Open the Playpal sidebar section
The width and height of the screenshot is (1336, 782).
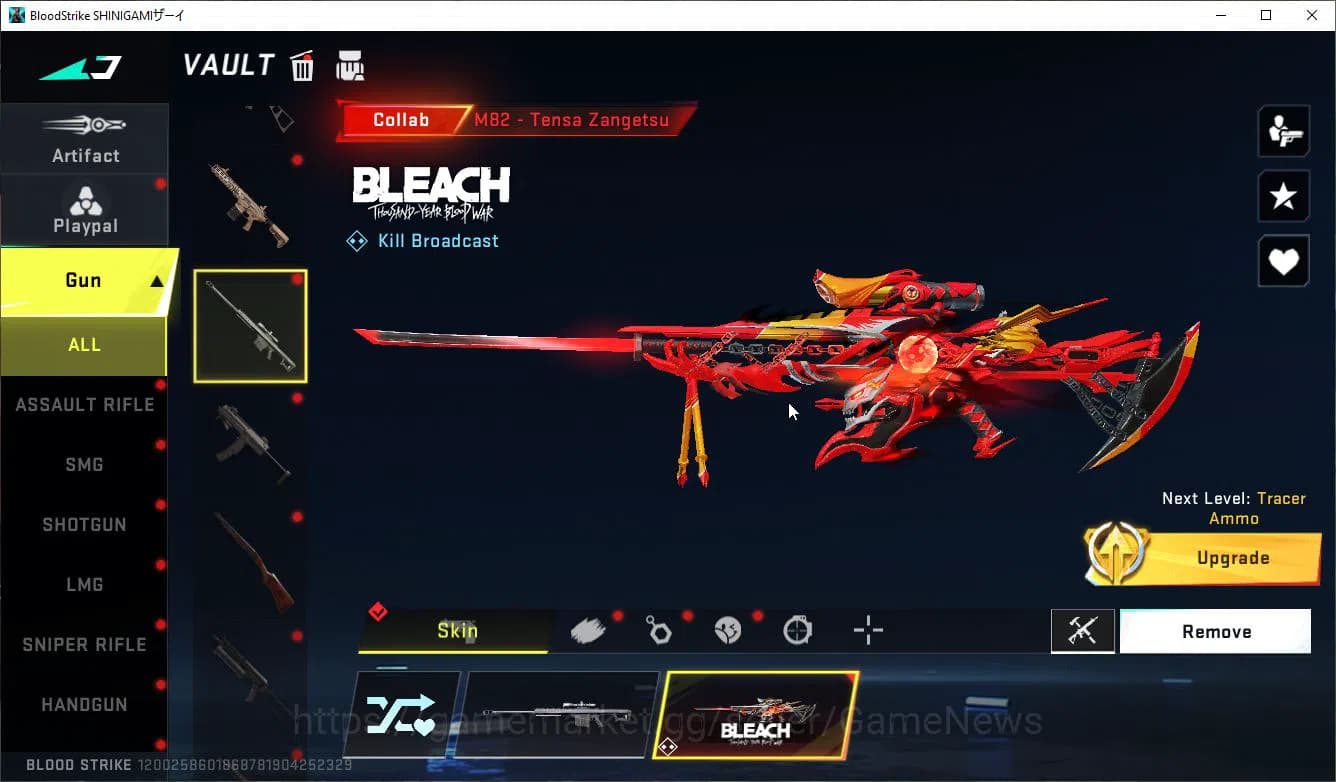85,209
